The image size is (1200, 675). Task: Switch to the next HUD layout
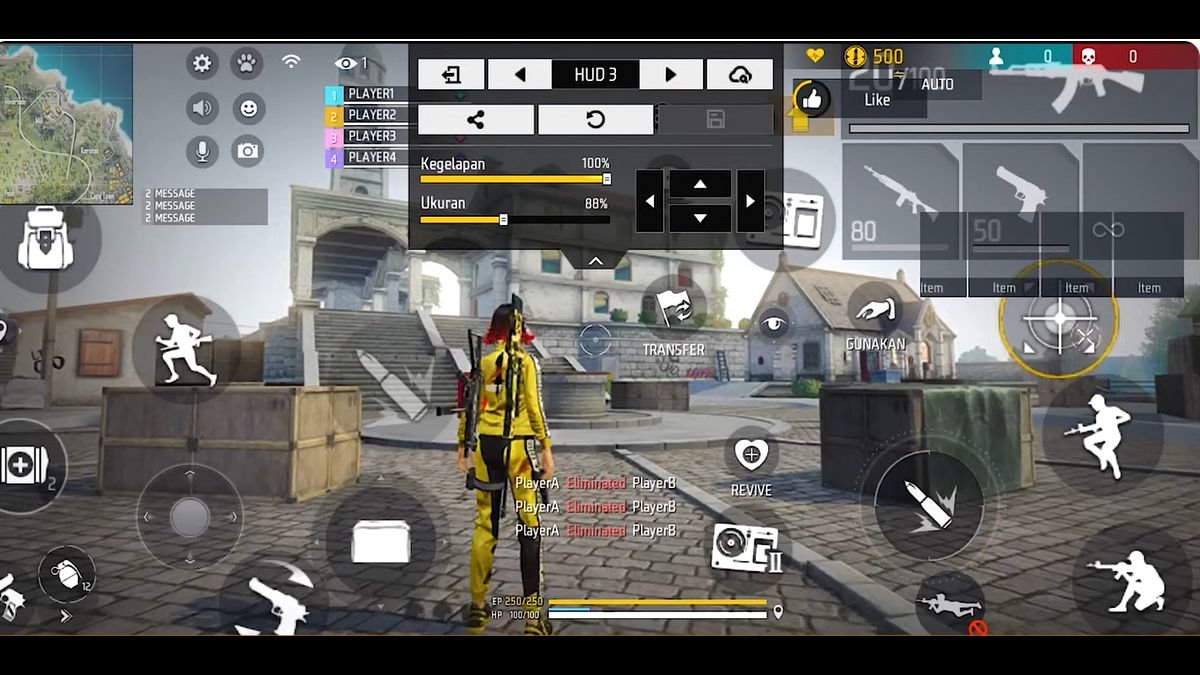pyautogui.click(x=671, y=74)
